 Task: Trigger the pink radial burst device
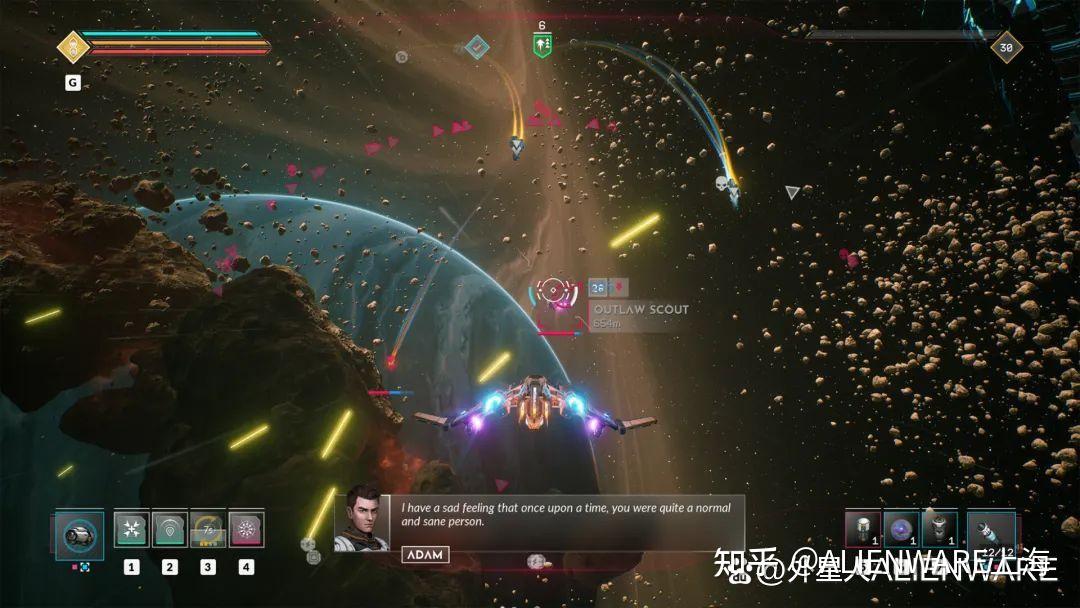pos(246,530)
